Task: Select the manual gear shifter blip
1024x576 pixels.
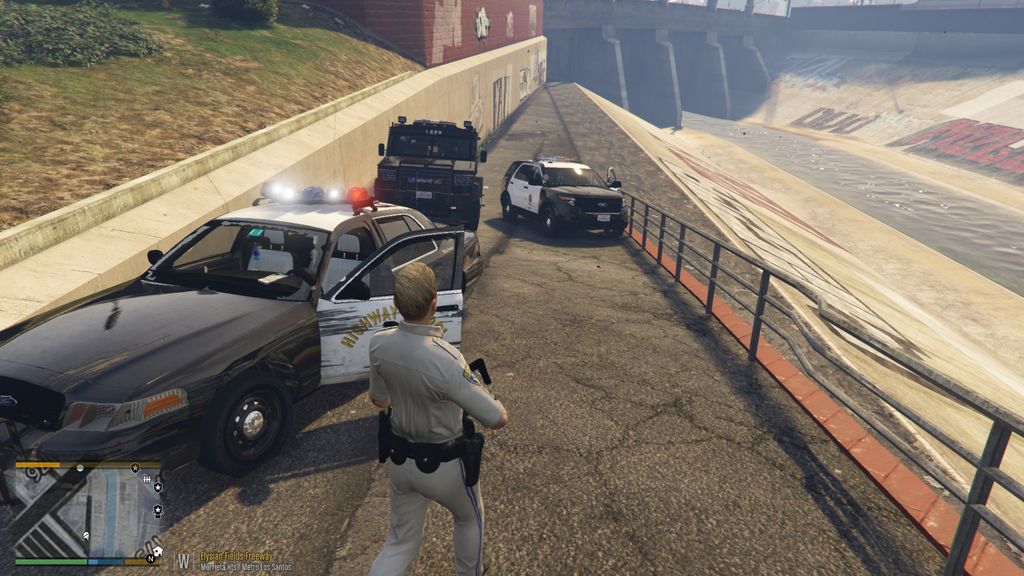Action: click(147, 481)
